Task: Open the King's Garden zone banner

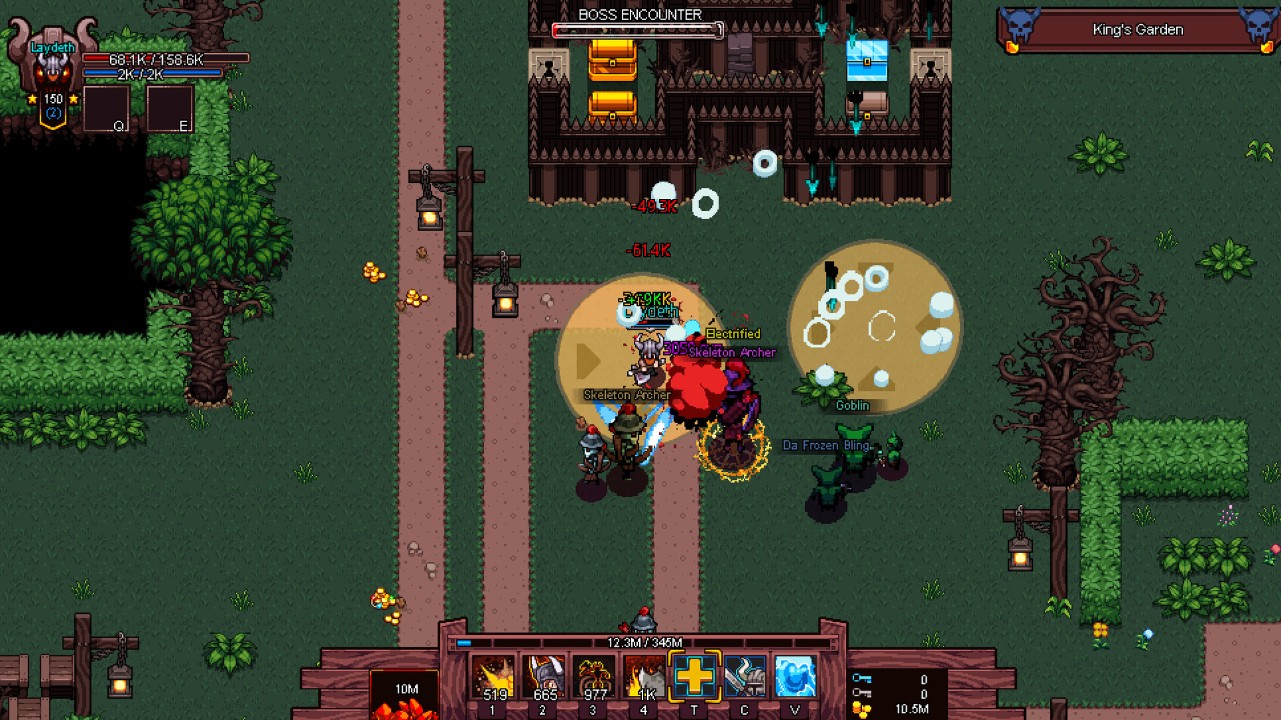Action: (1138, 30)
